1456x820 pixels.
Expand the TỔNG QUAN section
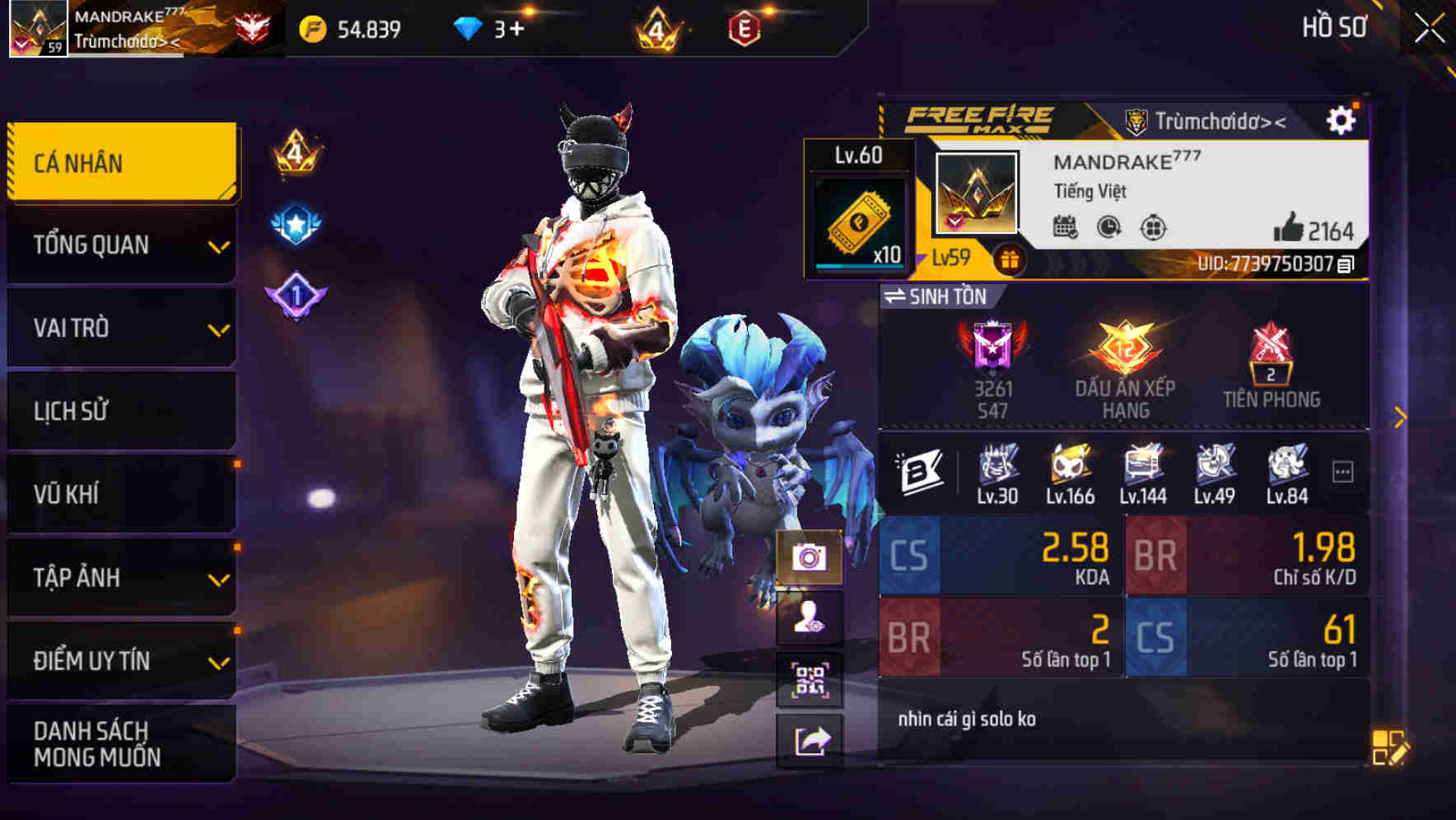(x=120, y=245)
